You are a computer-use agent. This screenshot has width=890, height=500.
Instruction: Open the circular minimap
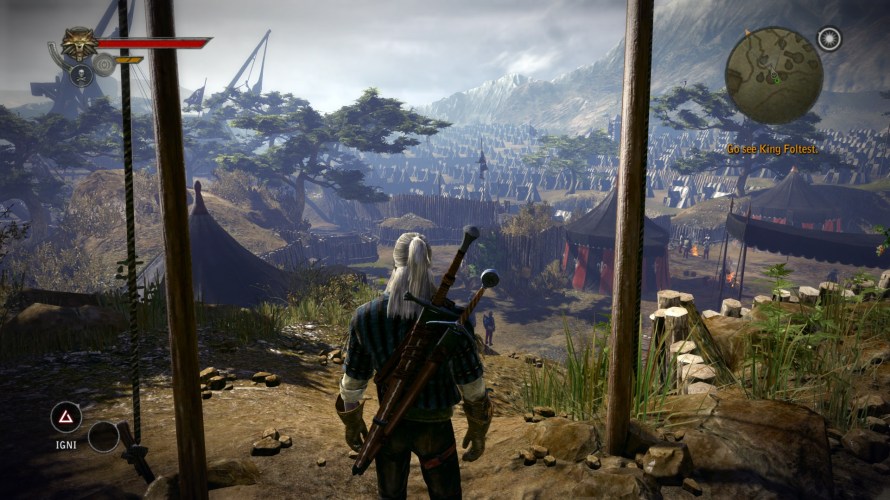773,76
